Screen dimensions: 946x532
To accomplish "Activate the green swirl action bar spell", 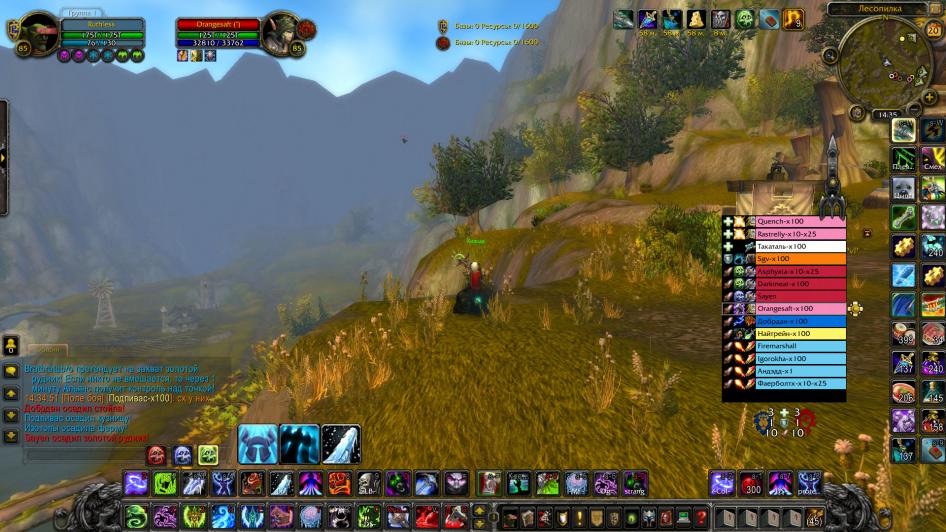I will (136, 516).
